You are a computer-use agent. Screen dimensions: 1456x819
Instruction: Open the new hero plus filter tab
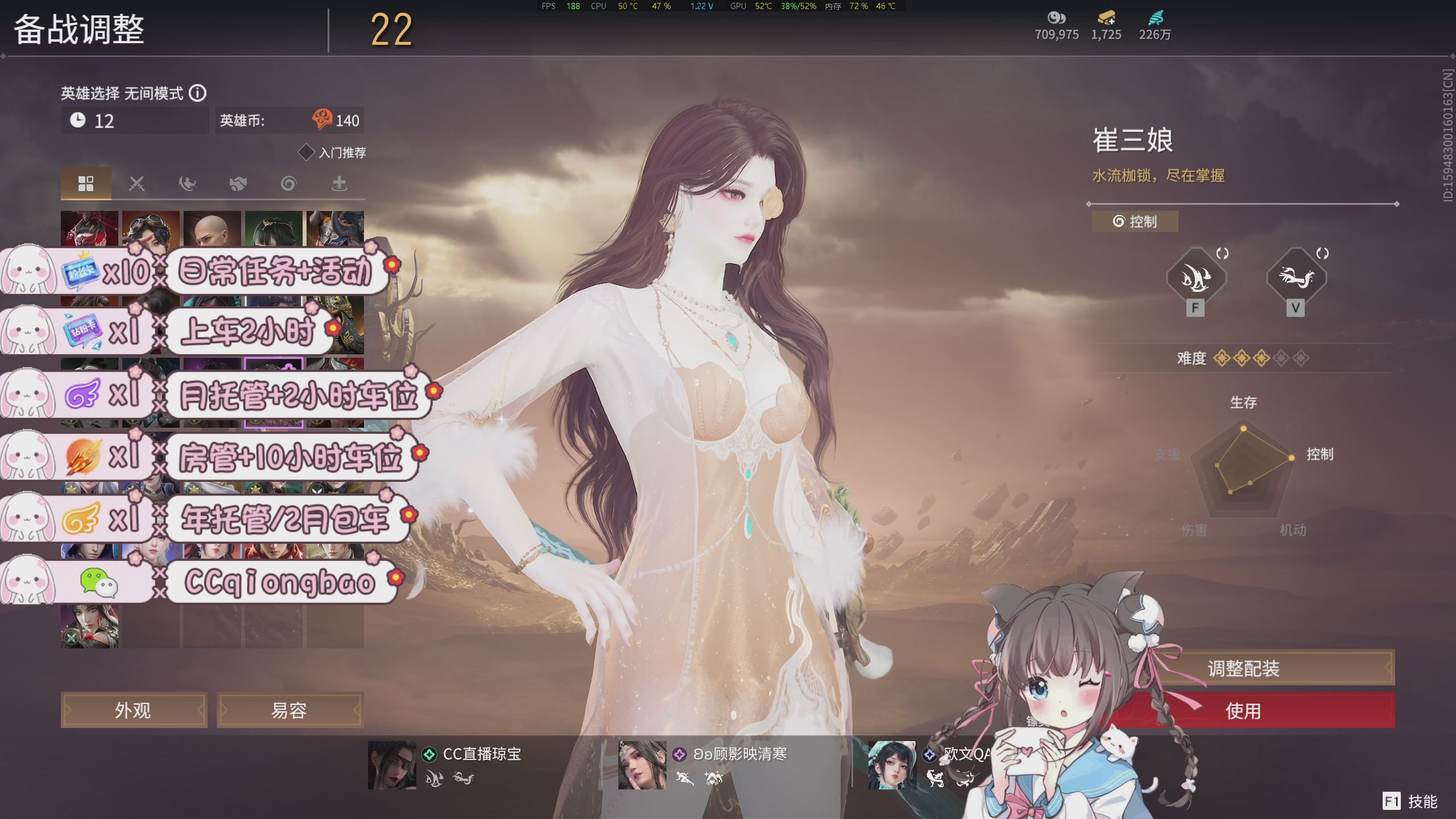[x=339, y=183]
